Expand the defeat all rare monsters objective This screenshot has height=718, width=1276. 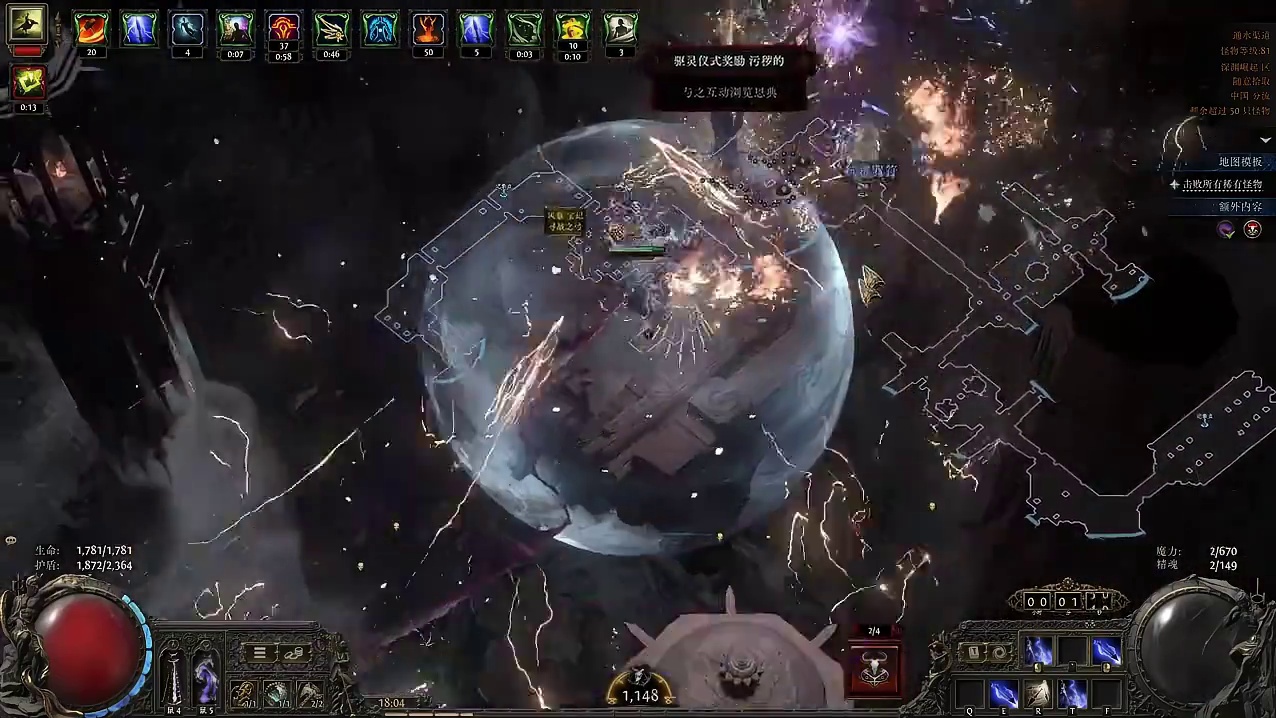pos(1222,184)
